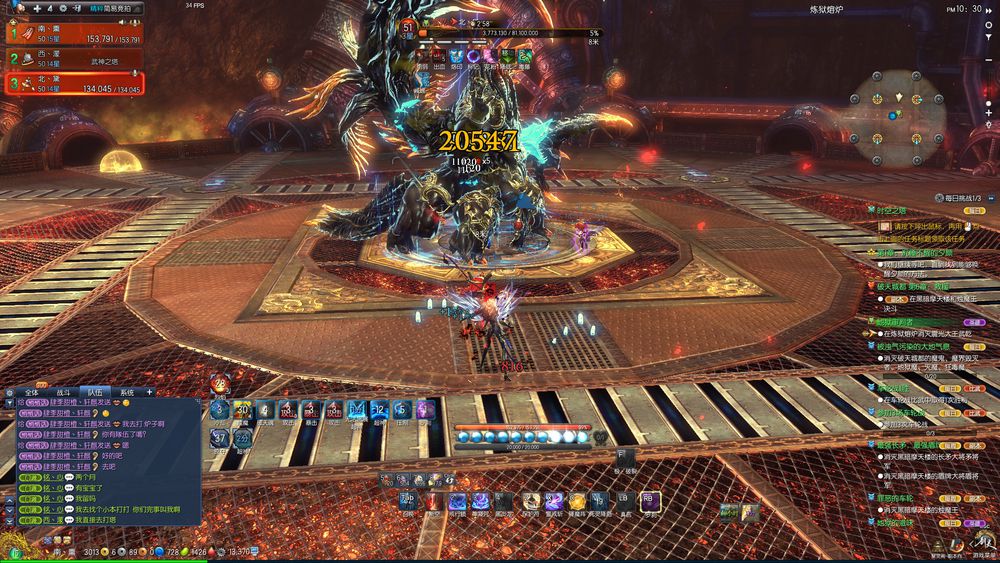Viewport: 1000px width, 563px height.
Task: Activate the RB skill slot
Action: pos(650,501)
